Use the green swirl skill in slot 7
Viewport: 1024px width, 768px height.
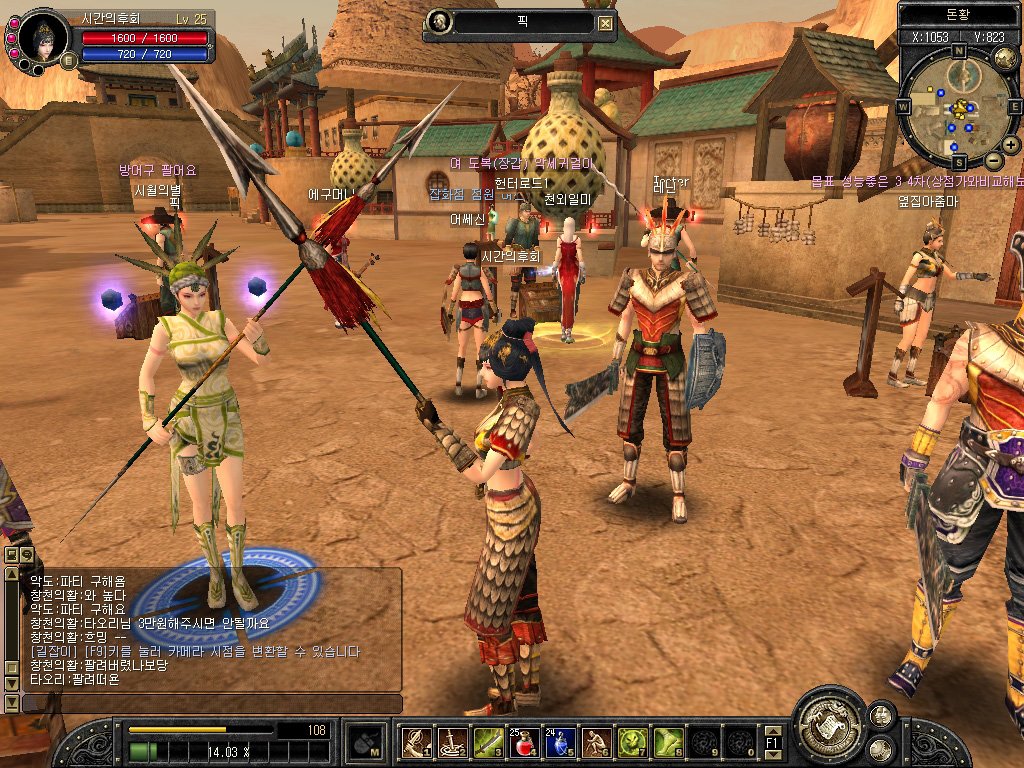click(632, 741)
